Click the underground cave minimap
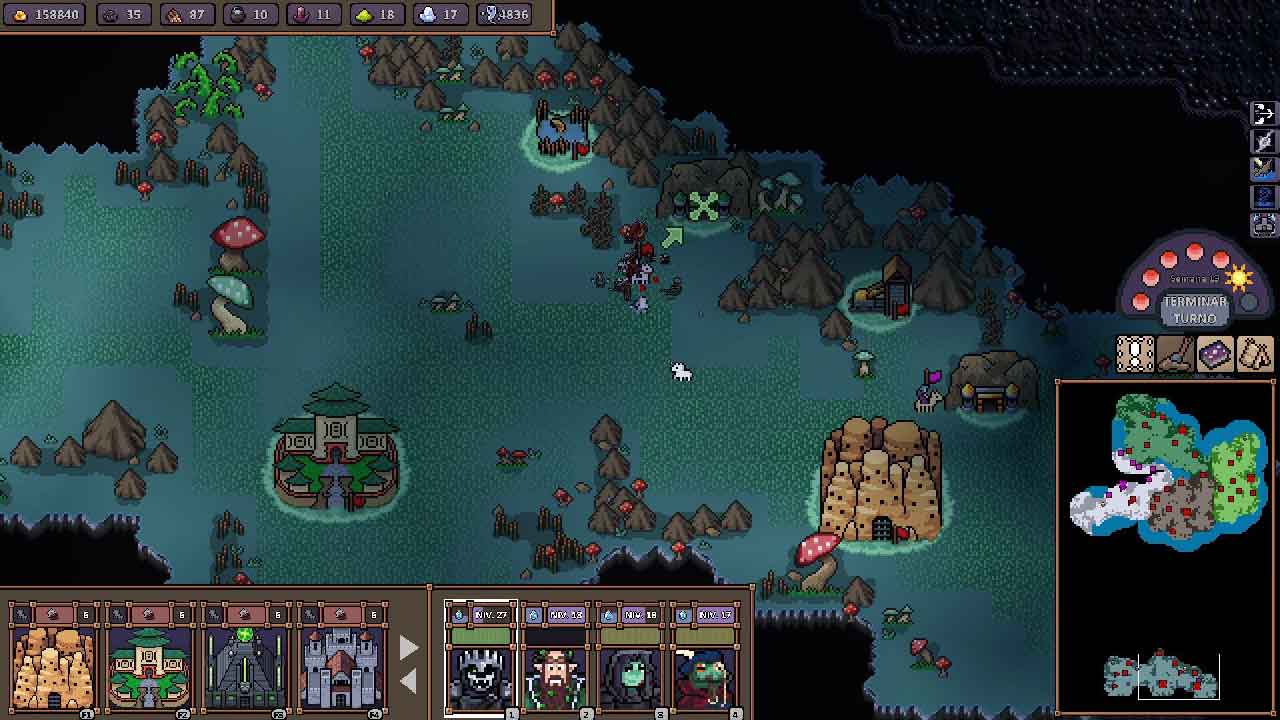Screen dimensions: 1280x720 point(1161,675)
